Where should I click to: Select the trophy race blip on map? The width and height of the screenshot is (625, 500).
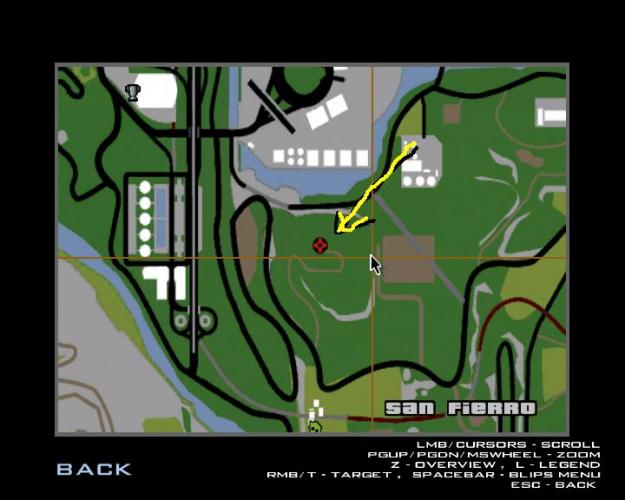[x=132, y=92]
